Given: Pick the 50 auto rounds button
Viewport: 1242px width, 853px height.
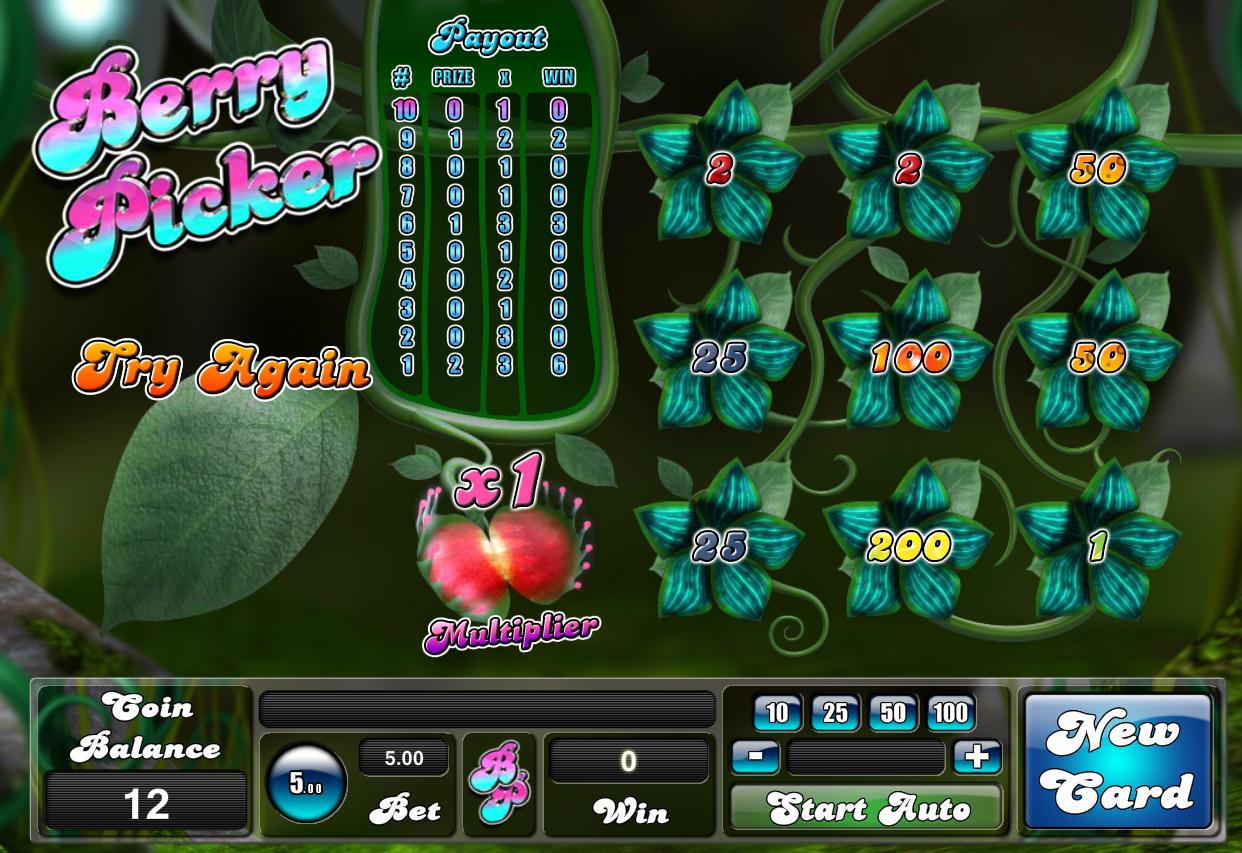Looking at the screenshot, I should [x=893, y=713].
